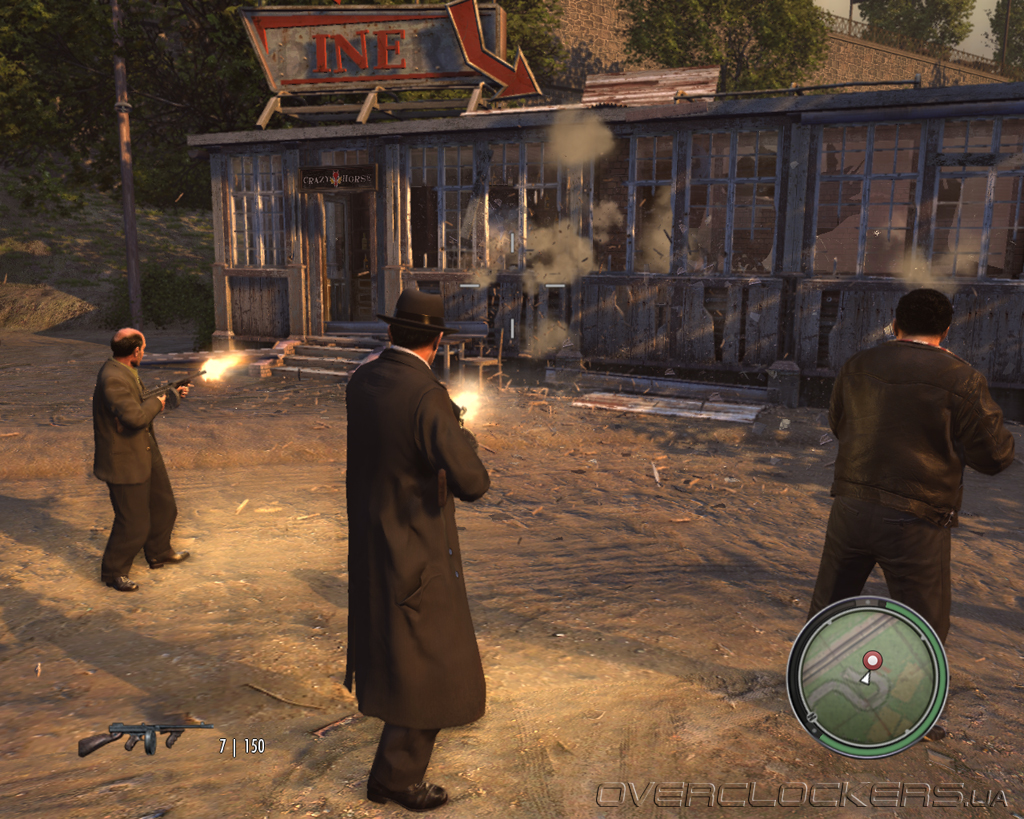Select the red objective marker on minimap

pos(872,660)
